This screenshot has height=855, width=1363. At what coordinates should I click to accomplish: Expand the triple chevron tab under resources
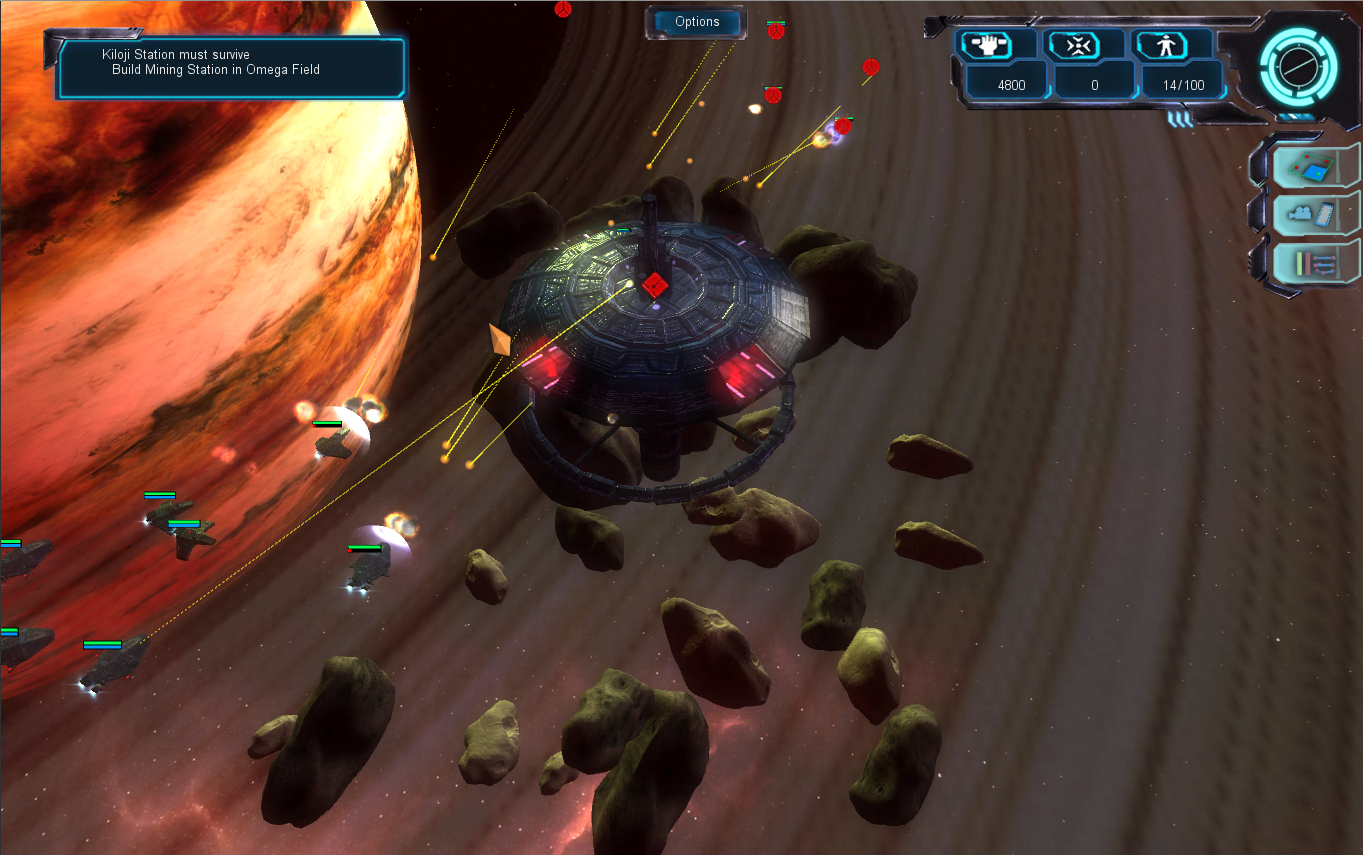tap(1181, 118)
